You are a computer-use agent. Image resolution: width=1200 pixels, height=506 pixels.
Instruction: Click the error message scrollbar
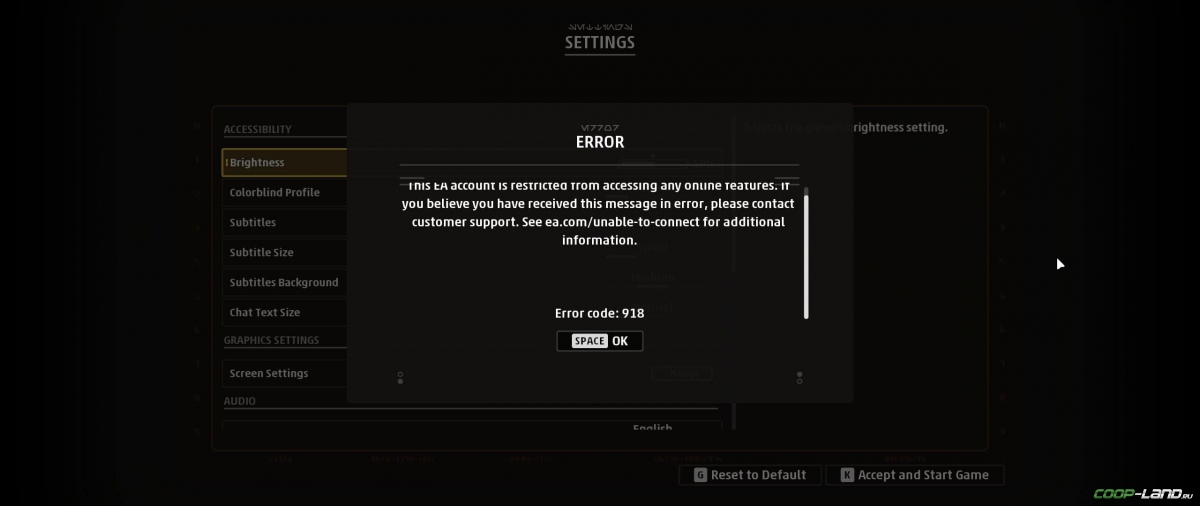(x=806, y=256)
